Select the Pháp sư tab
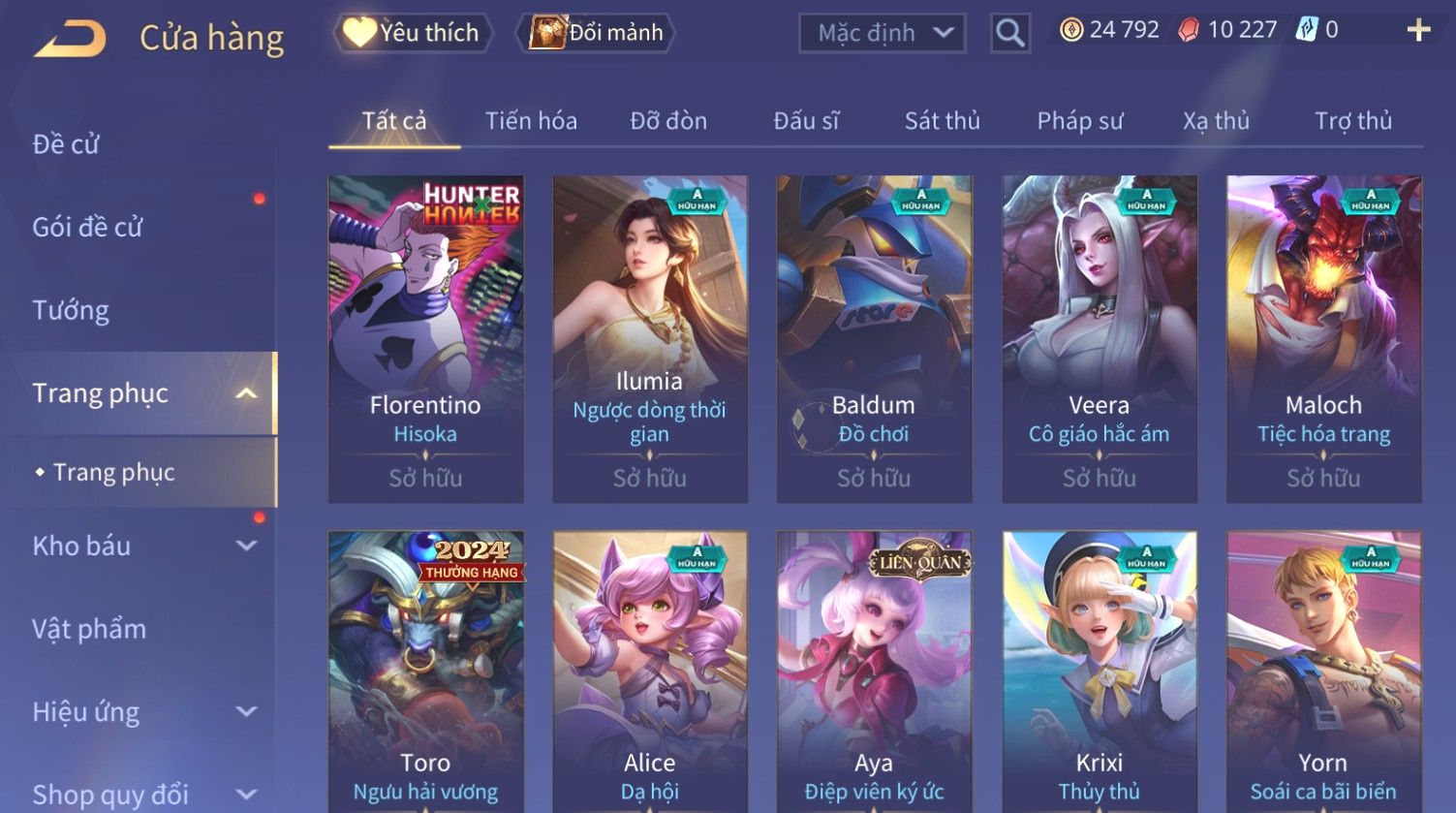 1080,121
